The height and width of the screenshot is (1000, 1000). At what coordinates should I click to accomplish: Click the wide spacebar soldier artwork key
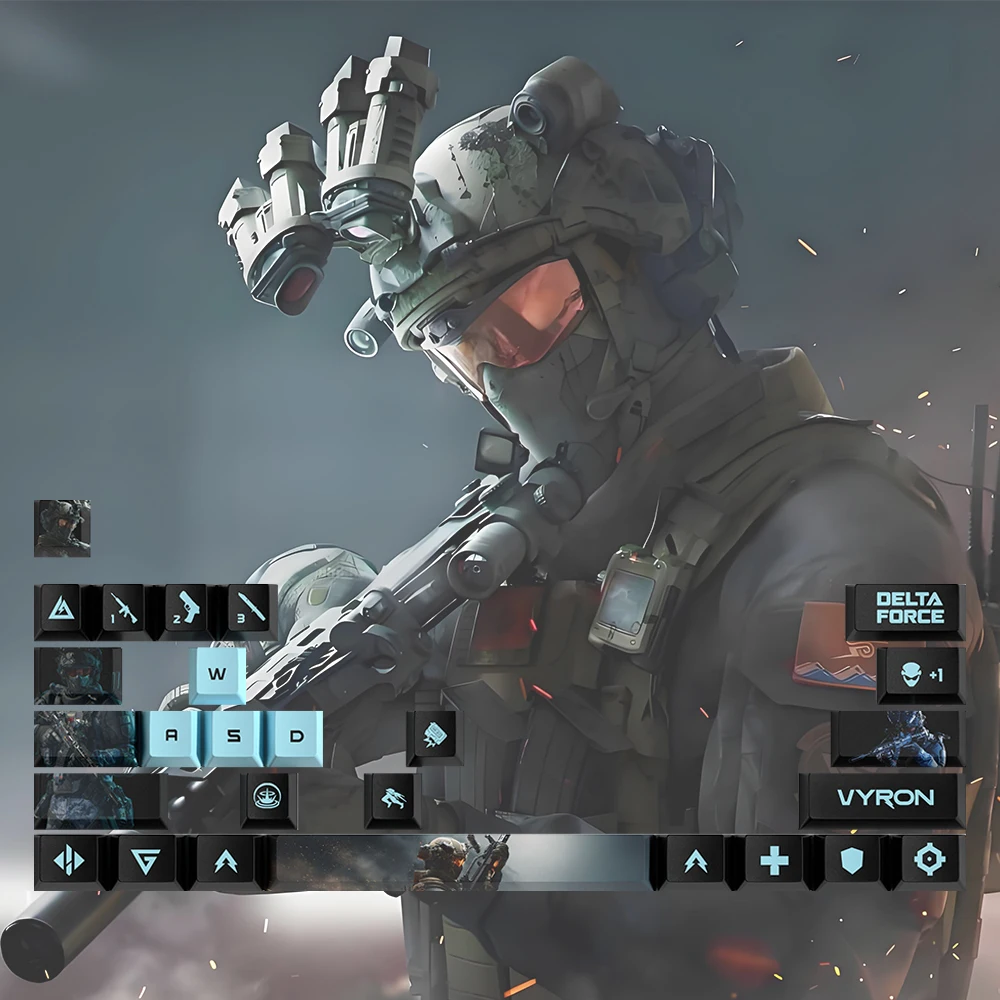[x=462, y=860]
